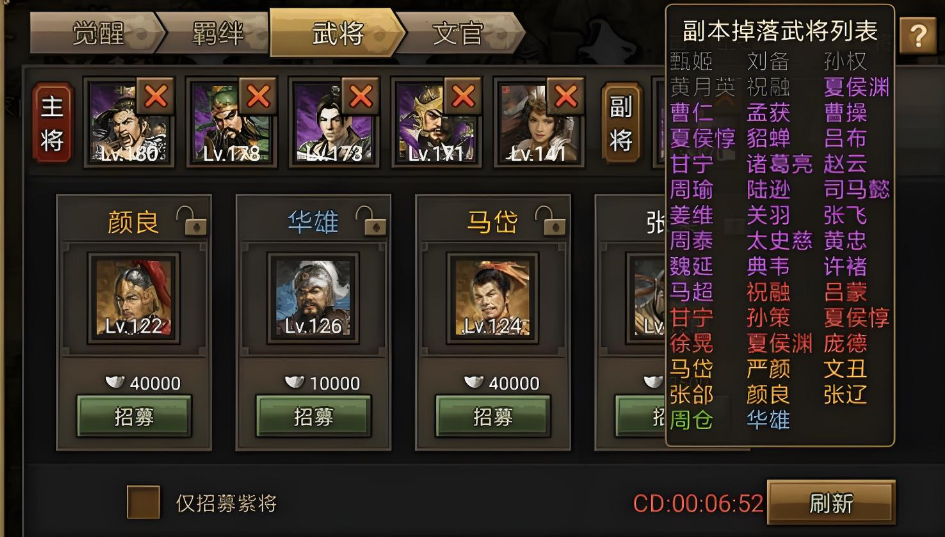
Task: Select the 颜良 Lv.122 portrait
Action: click(x=134, y=297)
